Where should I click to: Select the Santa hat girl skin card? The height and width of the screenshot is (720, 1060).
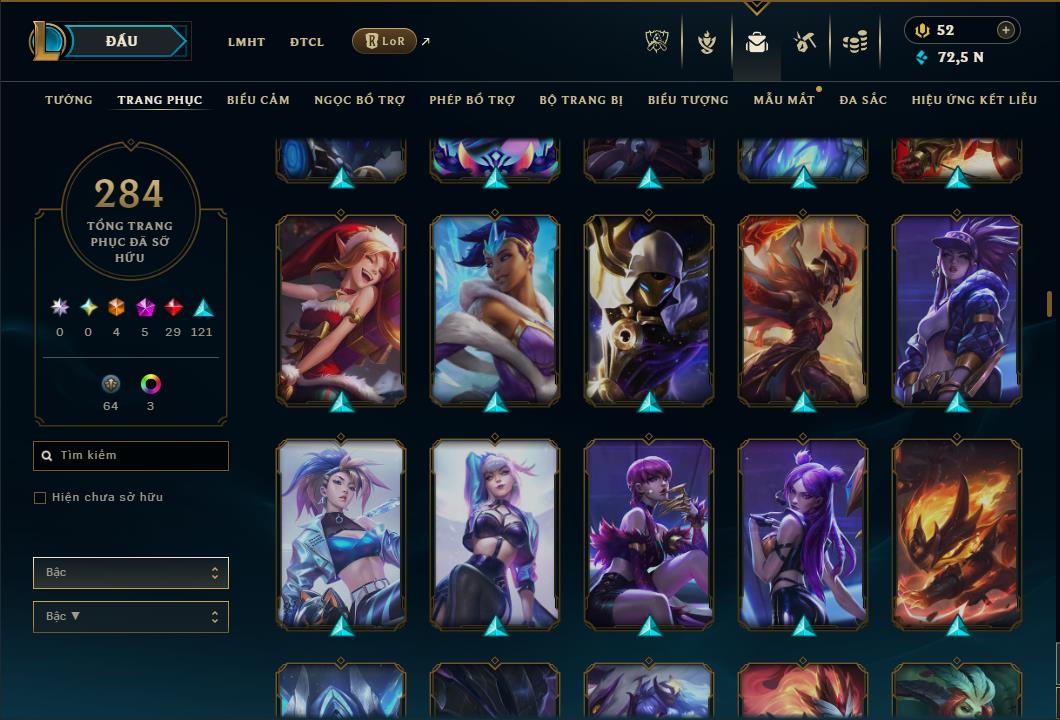click(341, 308)
